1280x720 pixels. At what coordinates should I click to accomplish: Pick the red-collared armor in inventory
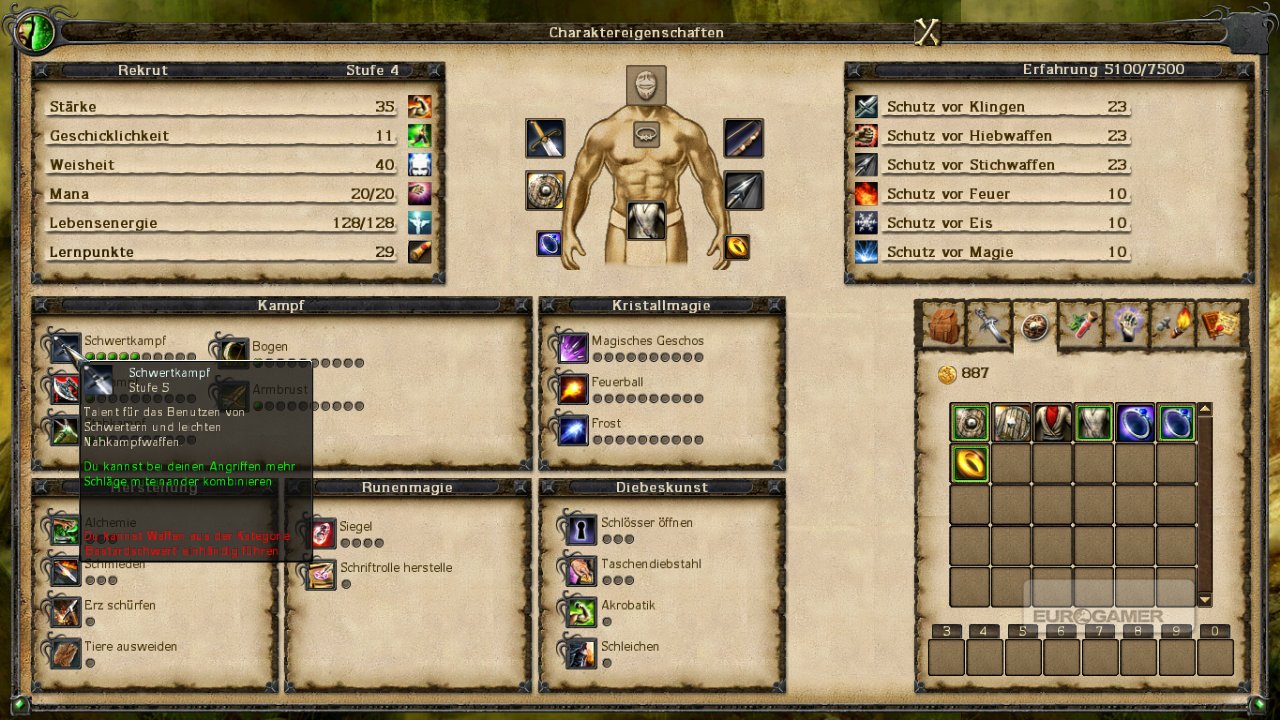(x=1052, y=423)
